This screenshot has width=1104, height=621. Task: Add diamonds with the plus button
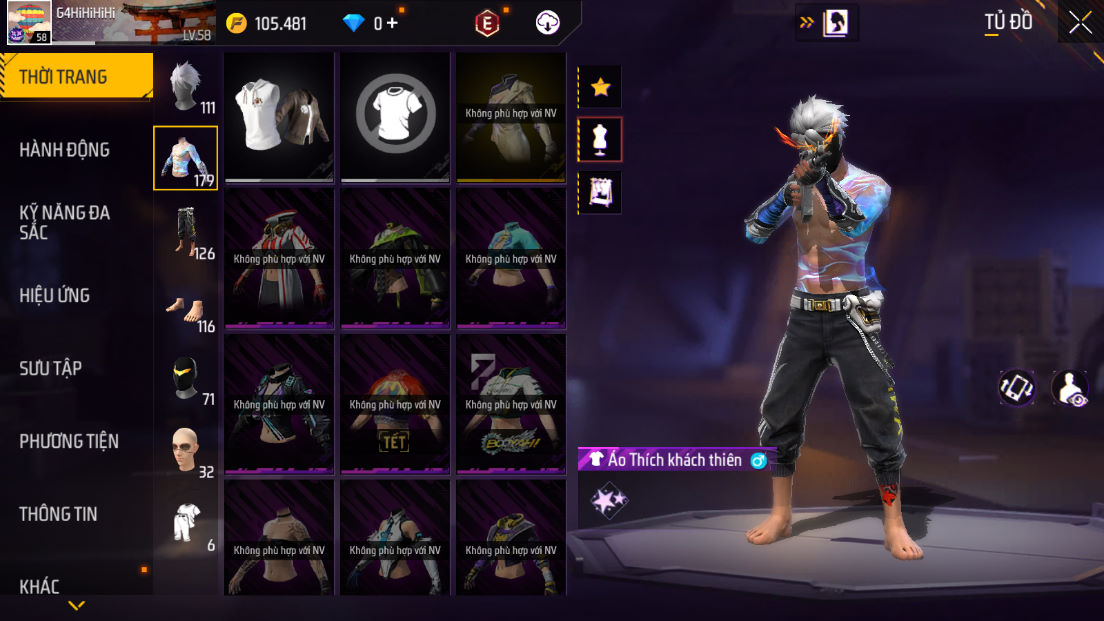392,23
